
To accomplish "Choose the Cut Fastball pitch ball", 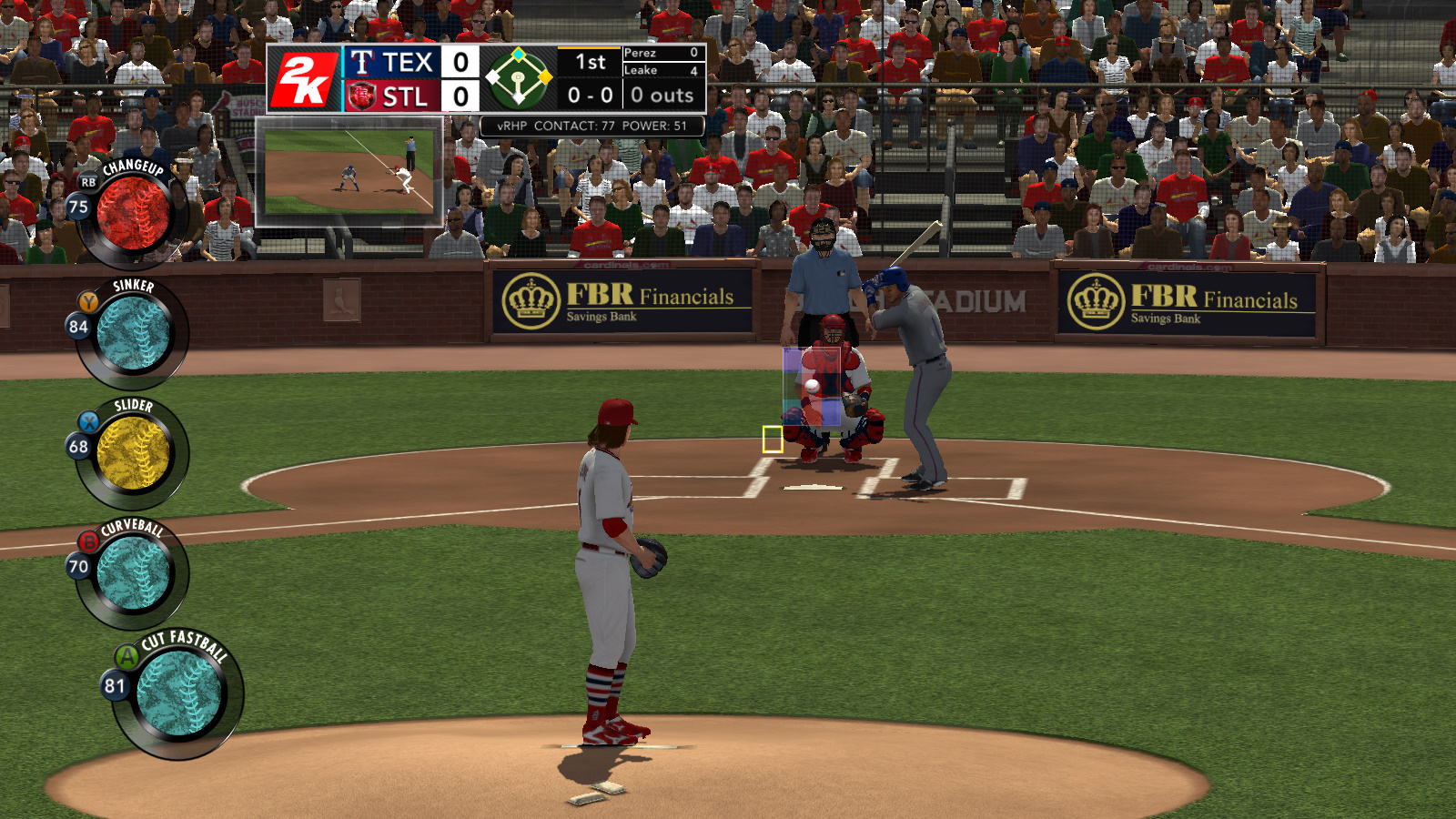I will (178, 693).
